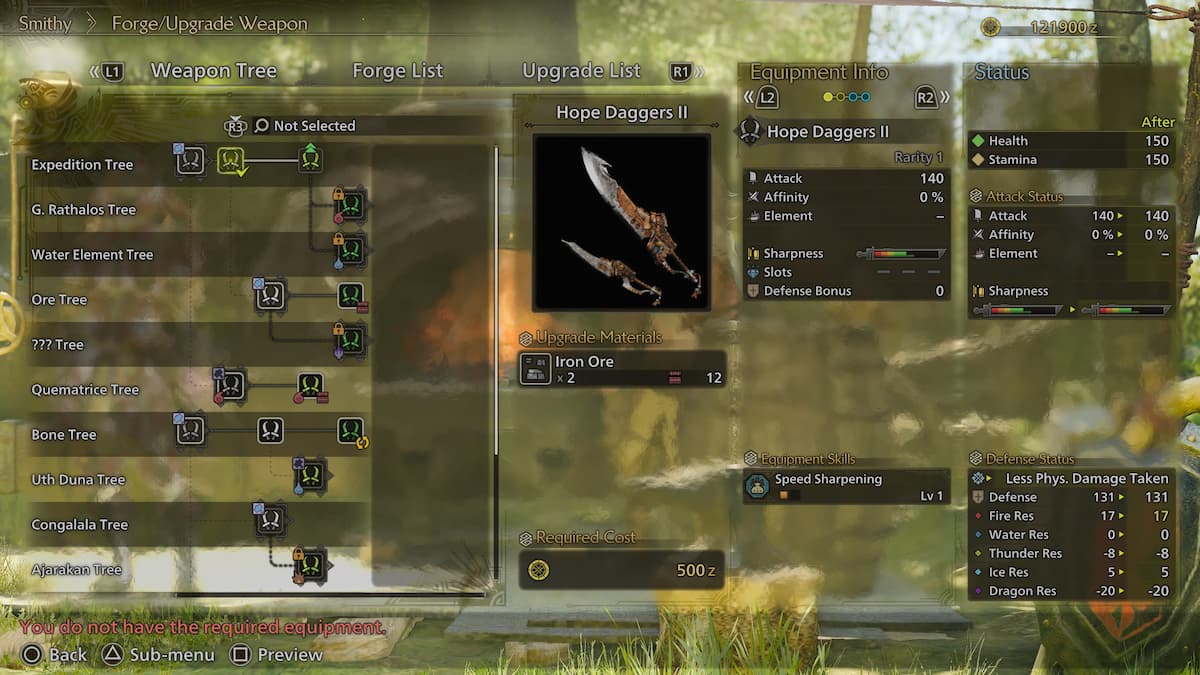Select the Water Element Tree row
The image size is (1200, 675).
click(x=92, y=255)
